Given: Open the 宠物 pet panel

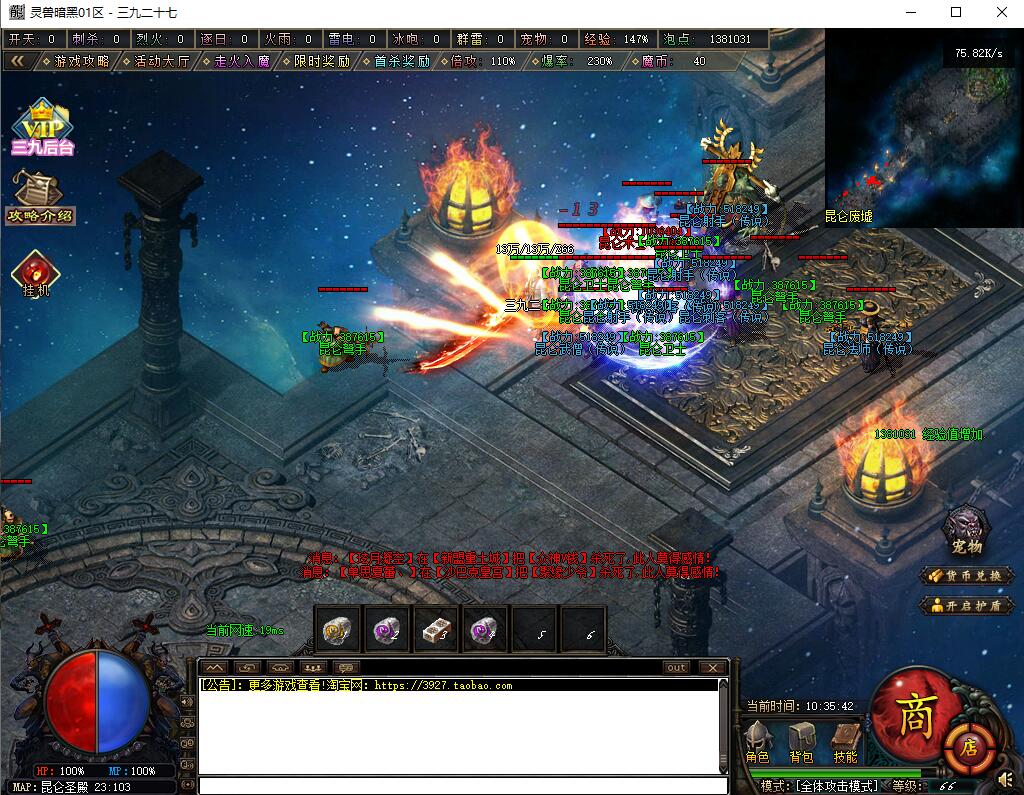Looking at the screenshot, I should (967, 529).
